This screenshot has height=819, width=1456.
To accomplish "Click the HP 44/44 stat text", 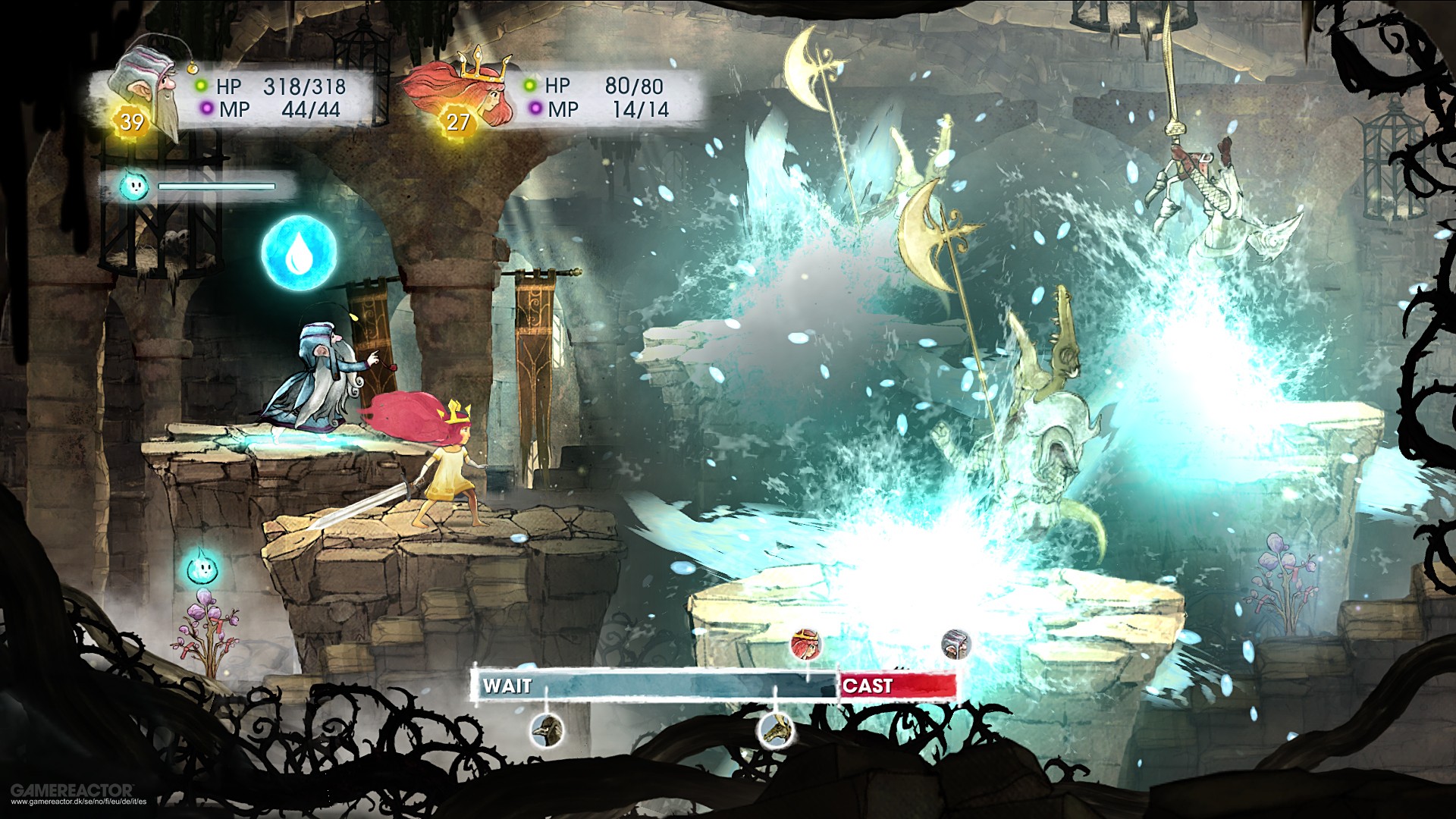I will tap(312, 110).
